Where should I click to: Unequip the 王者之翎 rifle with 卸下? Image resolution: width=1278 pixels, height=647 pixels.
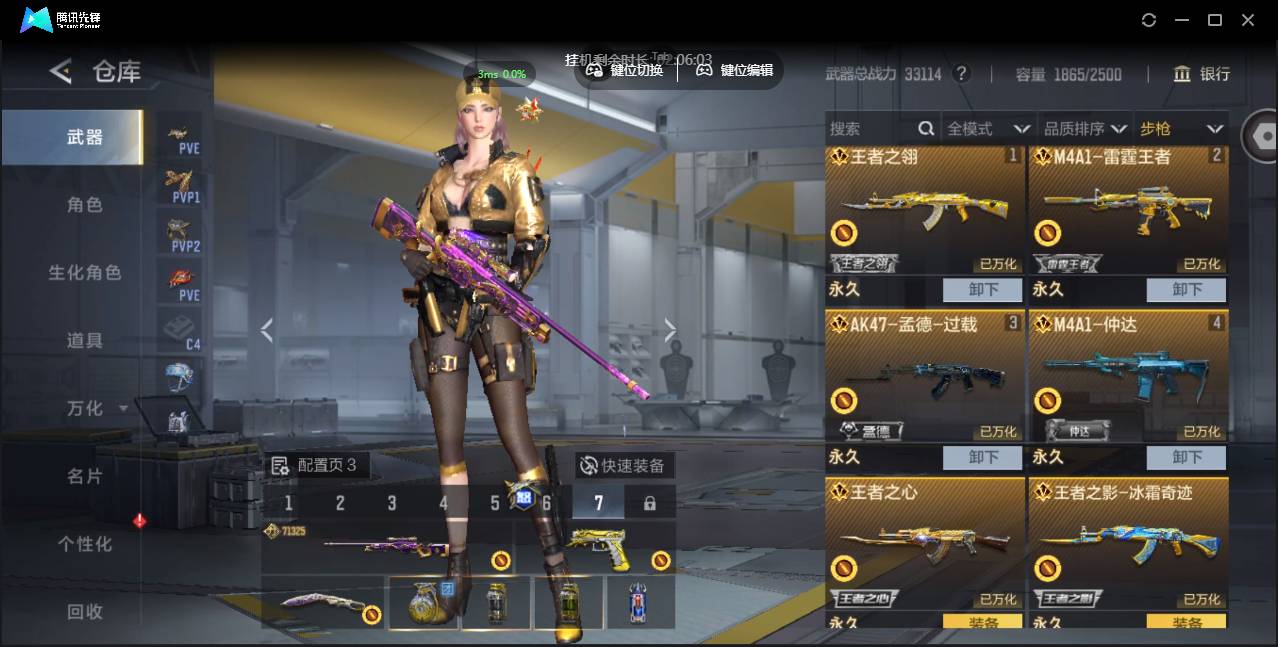(982, 289)
